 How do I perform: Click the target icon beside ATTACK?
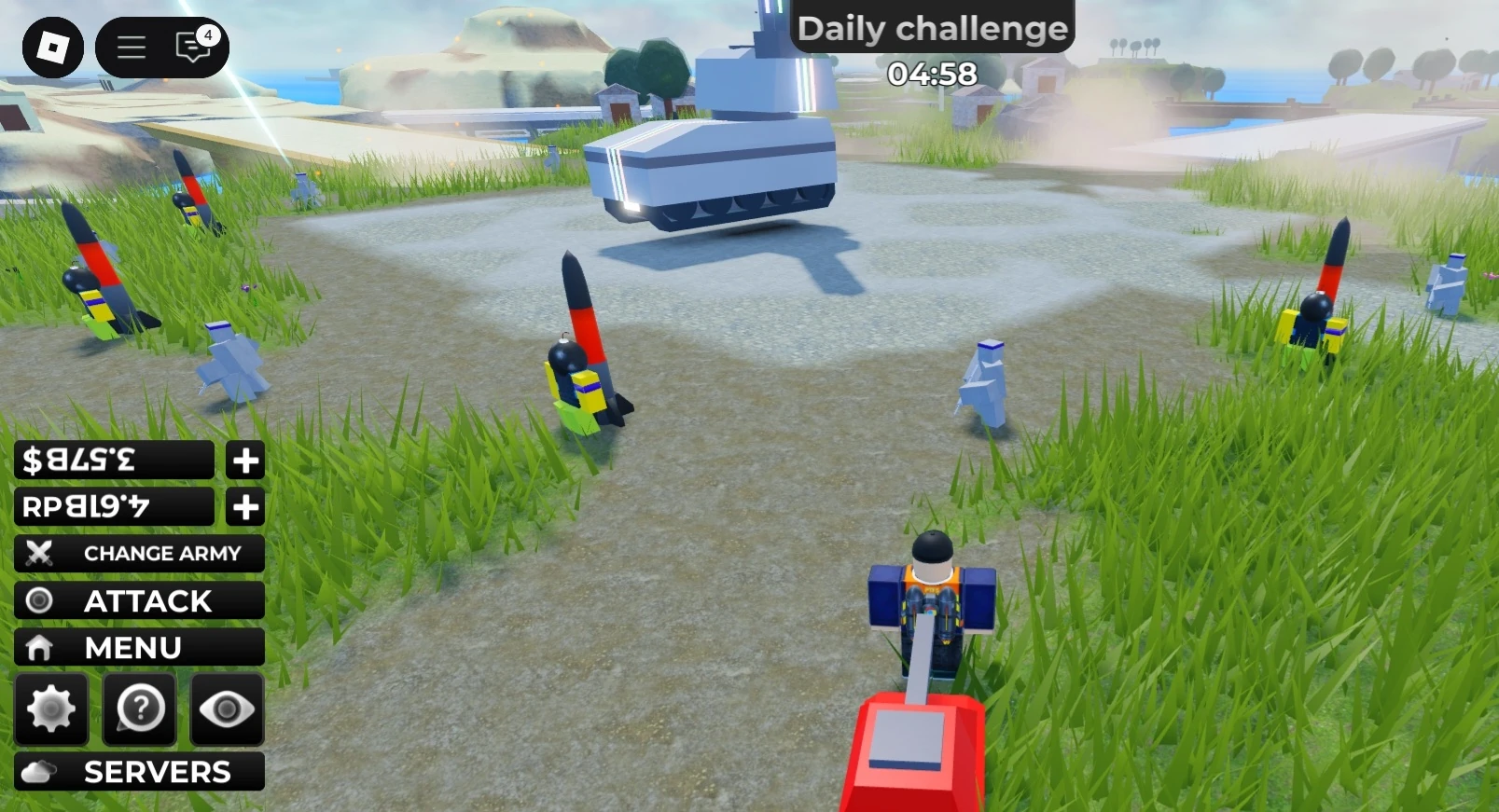[x=39, y=600]
